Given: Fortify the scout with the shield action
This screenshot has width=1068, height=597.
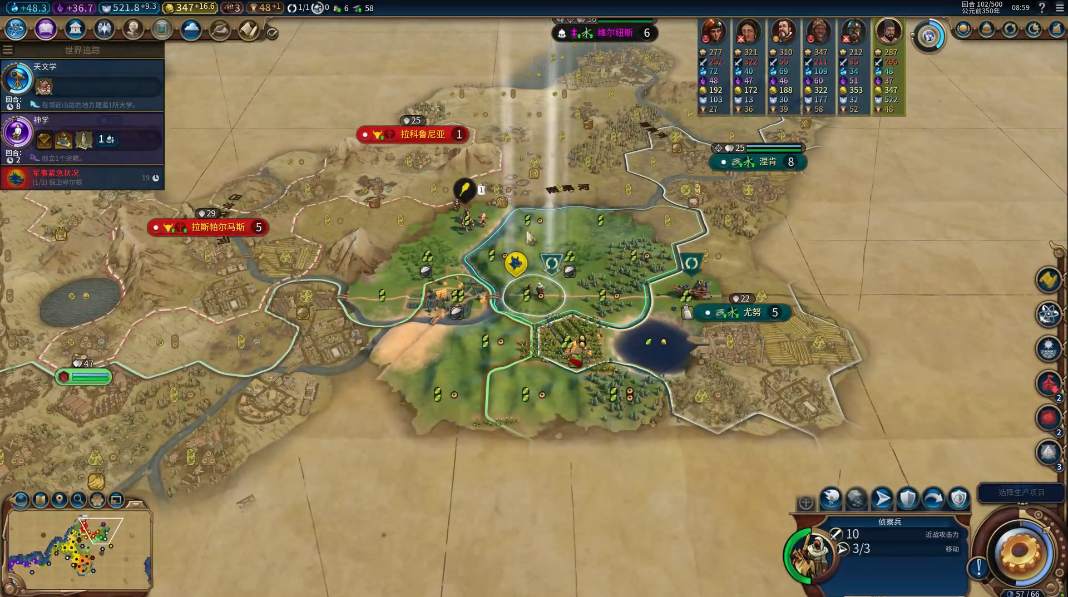Looking at the screenshot, I should pyautogui.click(x=908, y=498).
